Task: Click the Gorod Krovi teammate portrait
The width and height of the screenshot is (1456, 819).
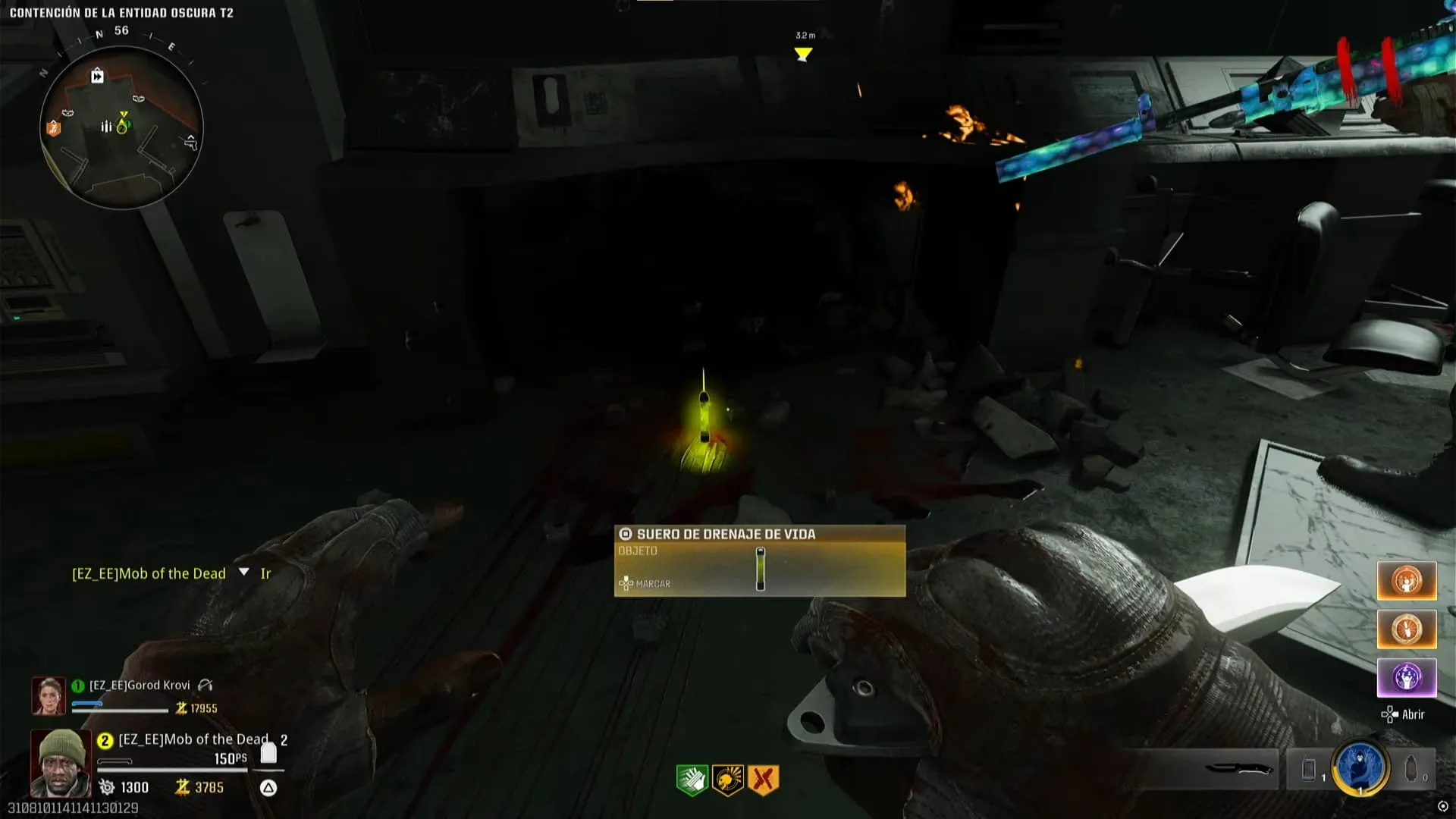Action: 48,695
